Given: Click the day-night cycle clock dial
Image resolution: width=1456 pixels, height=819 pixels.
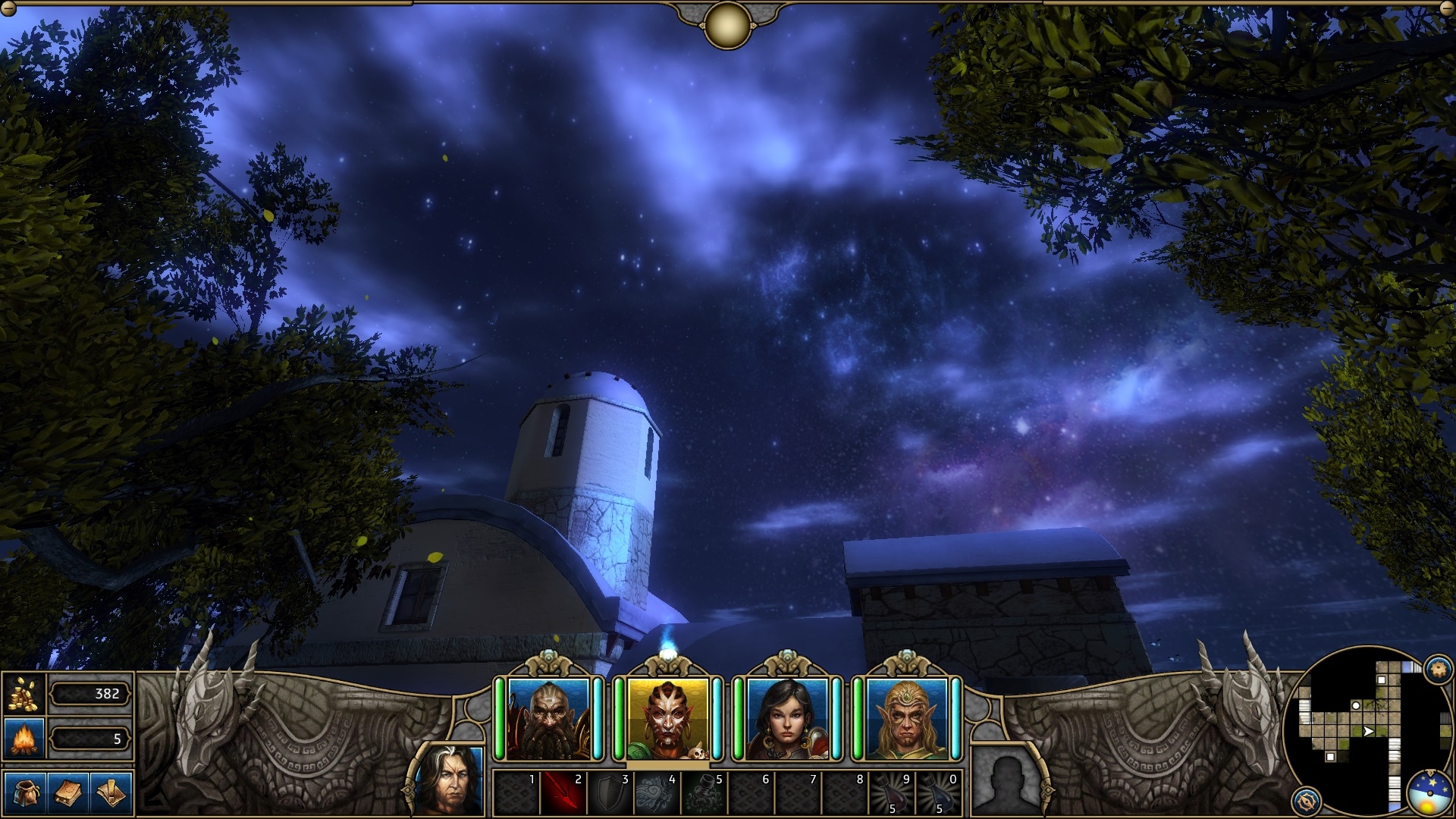Looking at the screenshot, I should pyautogui.click(x=1429, y=794).
